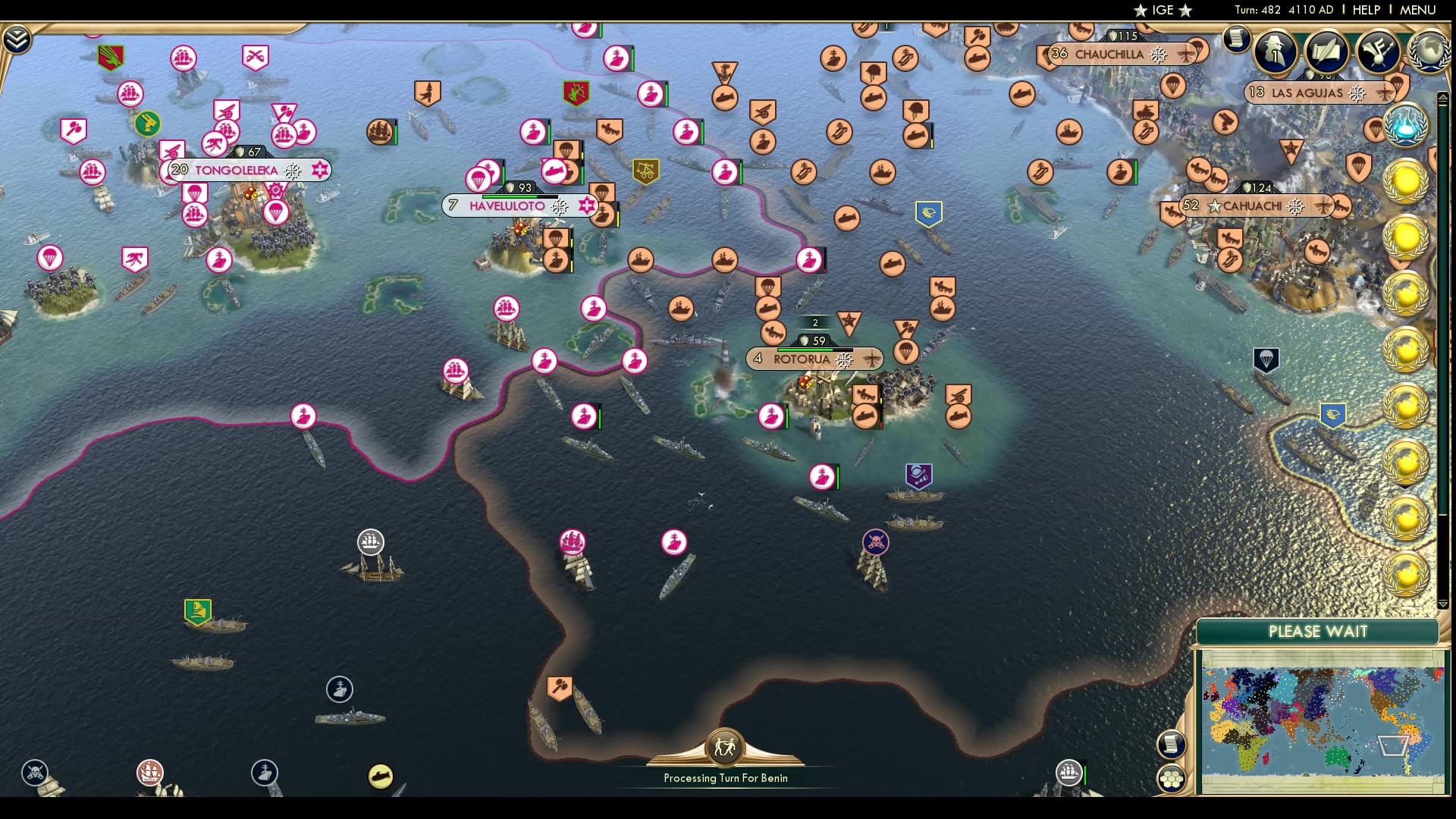
Task: Open the Espionage overview spy icon
Action: point(1276,52)
